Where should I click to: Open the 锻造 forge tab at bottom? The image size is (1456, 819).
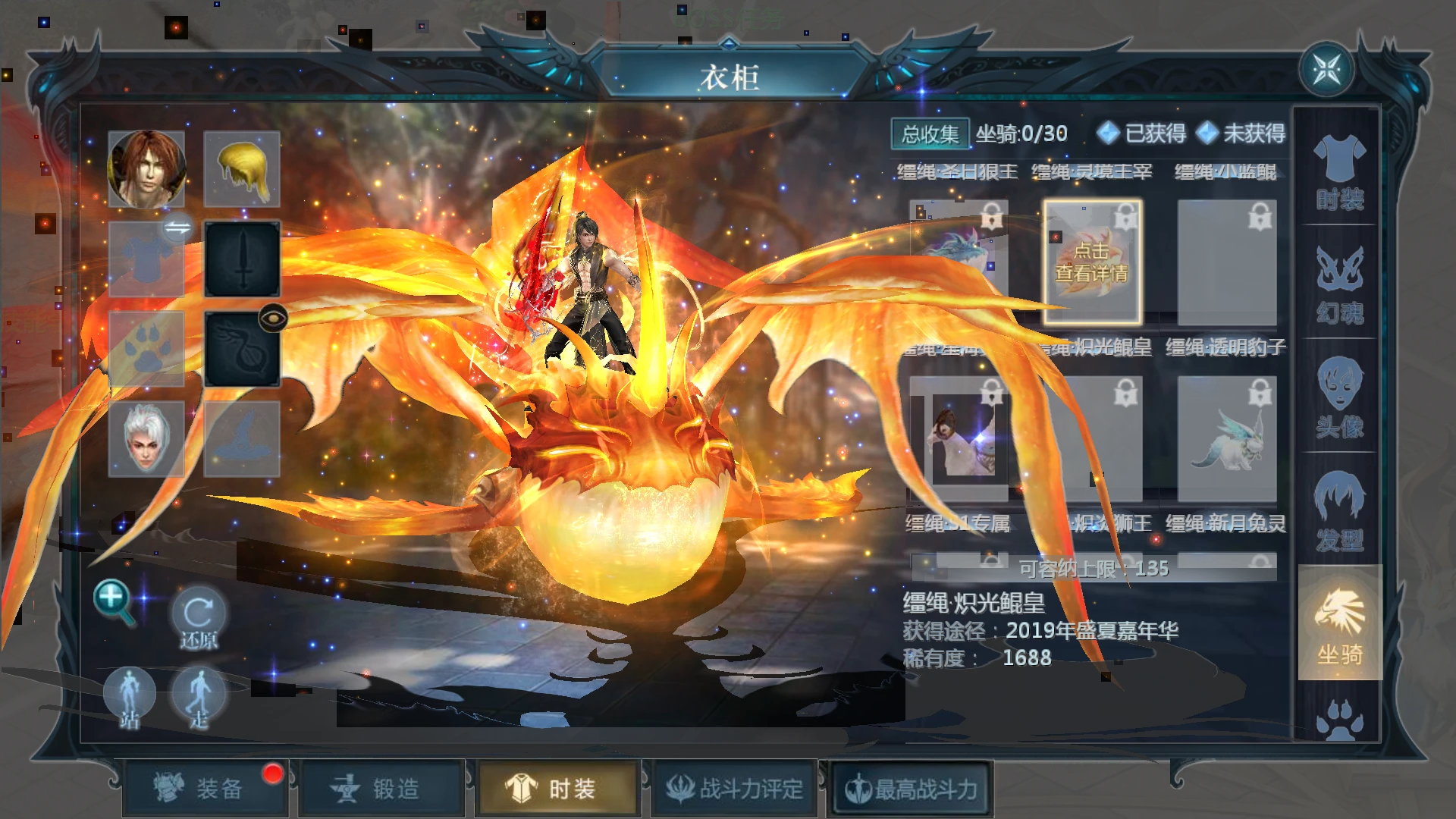(382, 787)
